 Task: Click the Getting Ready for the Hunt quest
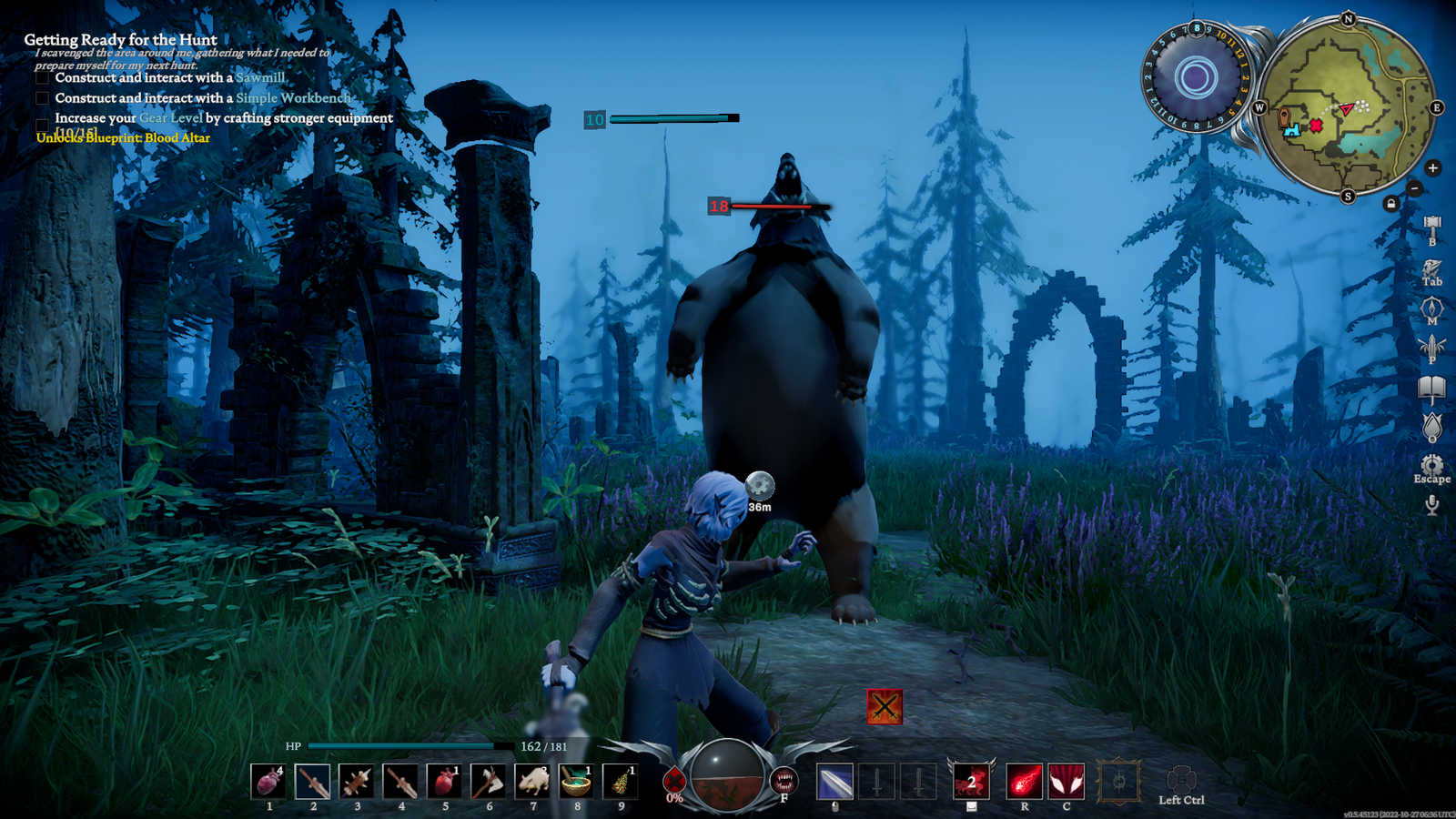point(121,40)
